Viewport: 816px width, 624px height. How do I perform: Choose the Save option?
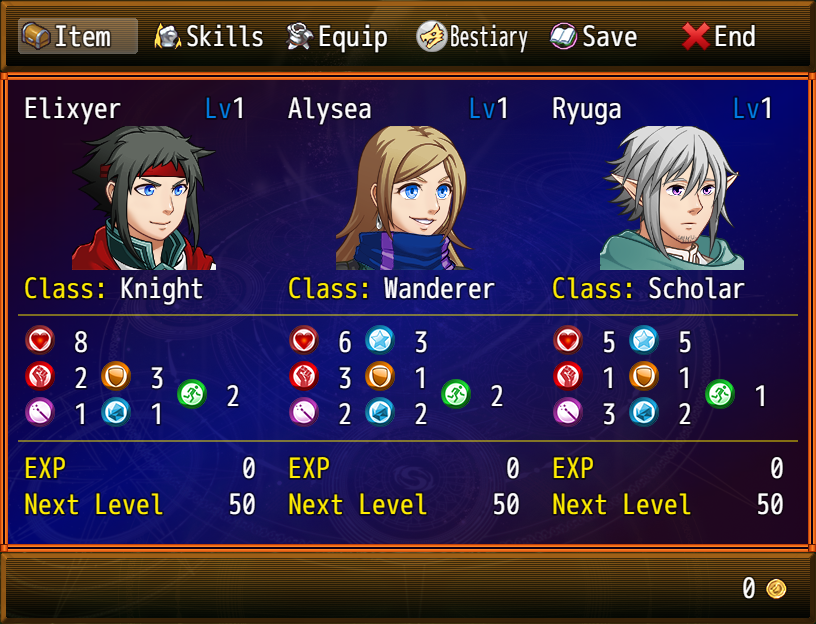coord(594,37)
